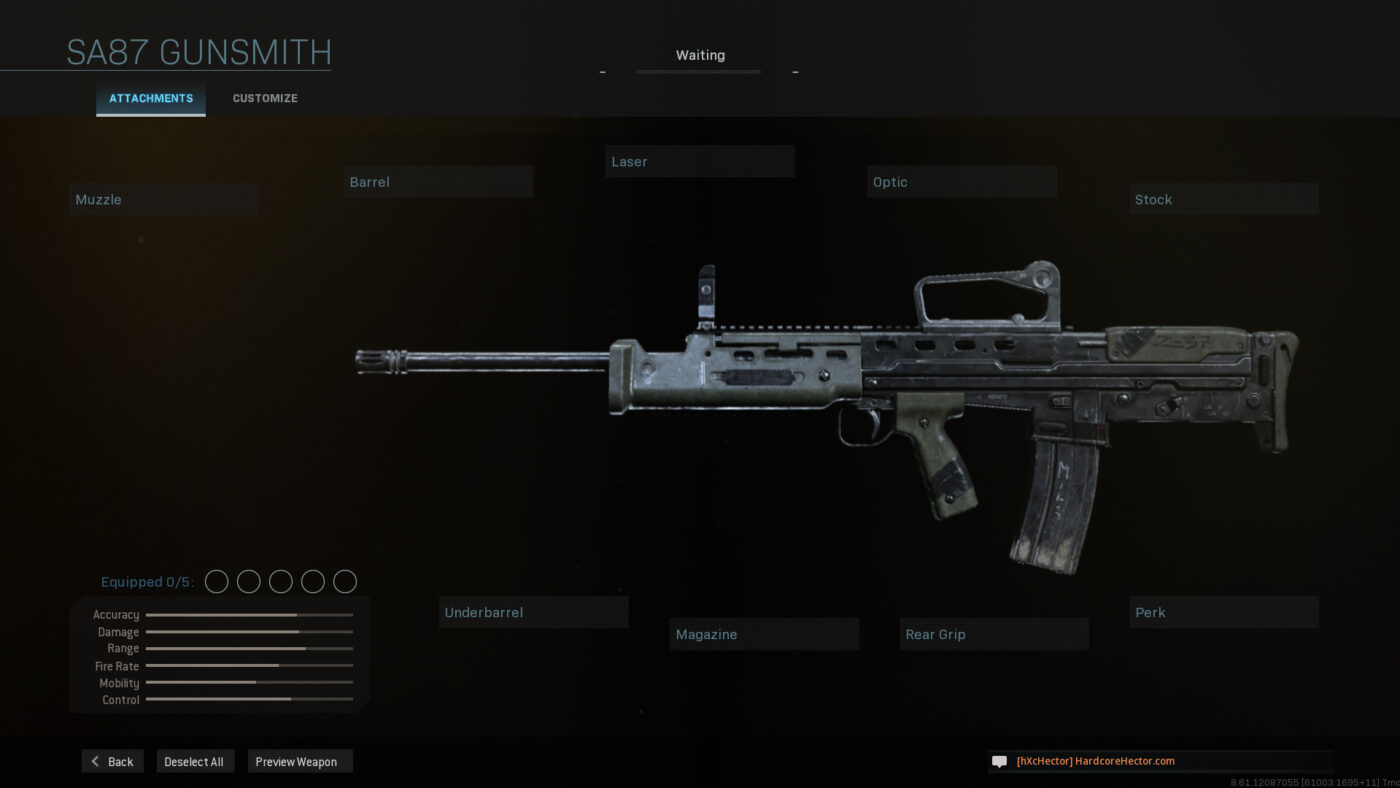Viewport: 1400px width, 788px height.
Task: Open the left loadout selector beside Waiting
Action: point(602,71)
